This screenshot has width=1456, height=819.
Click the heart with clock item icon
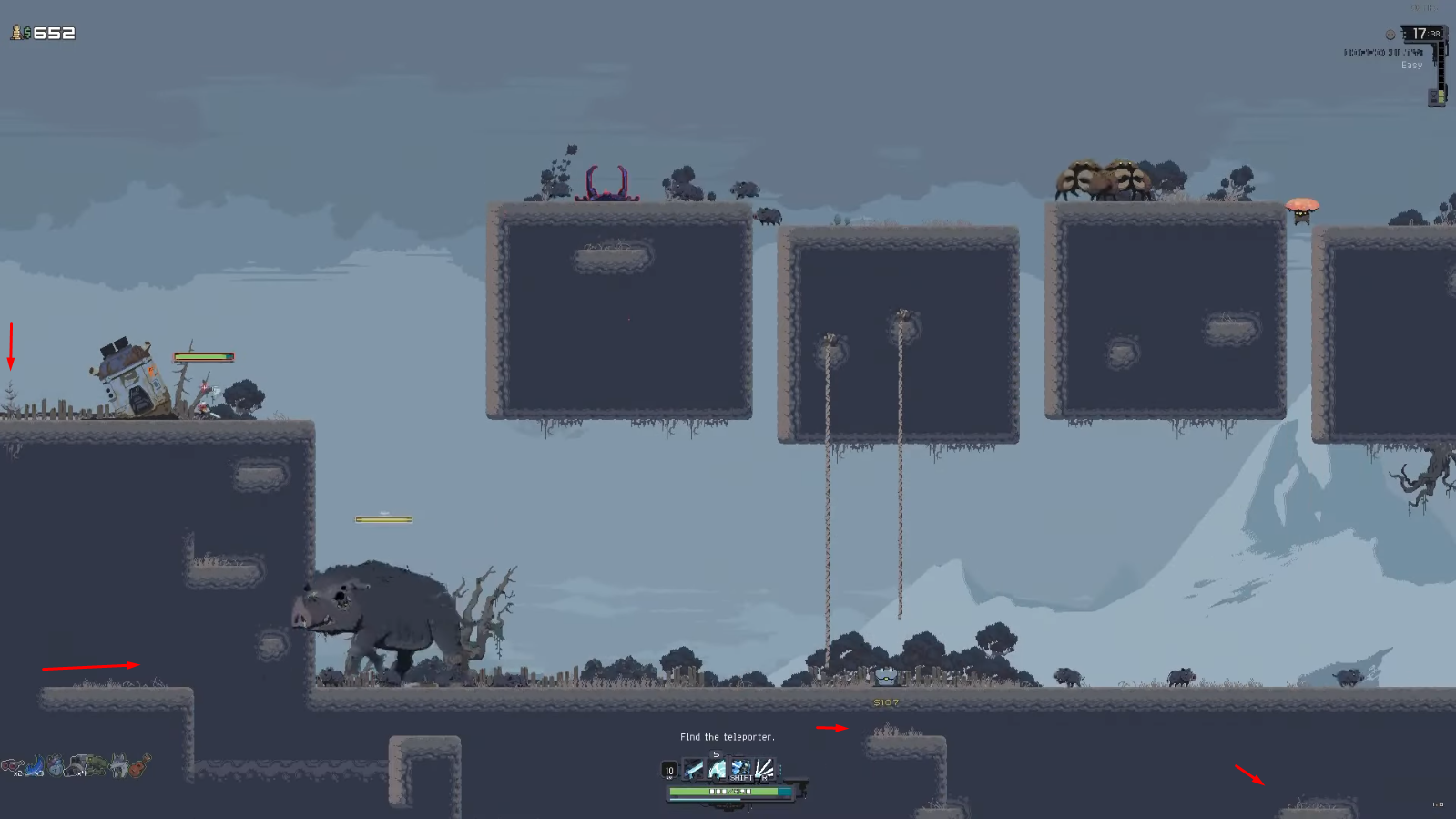tap(56, 766)
